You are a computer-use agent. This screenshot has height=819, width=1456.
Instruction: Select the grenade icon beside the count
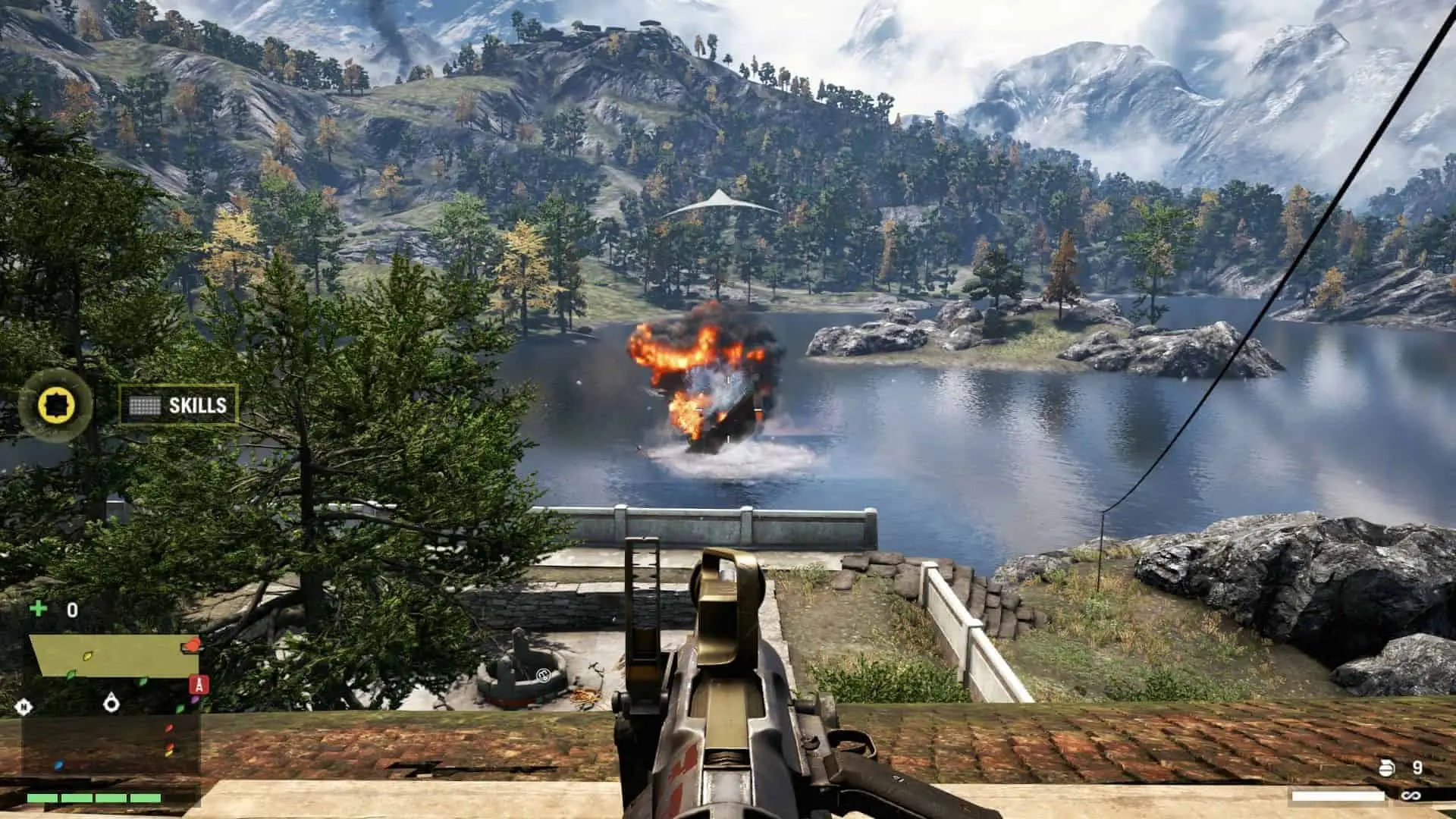click(1386, 768)
